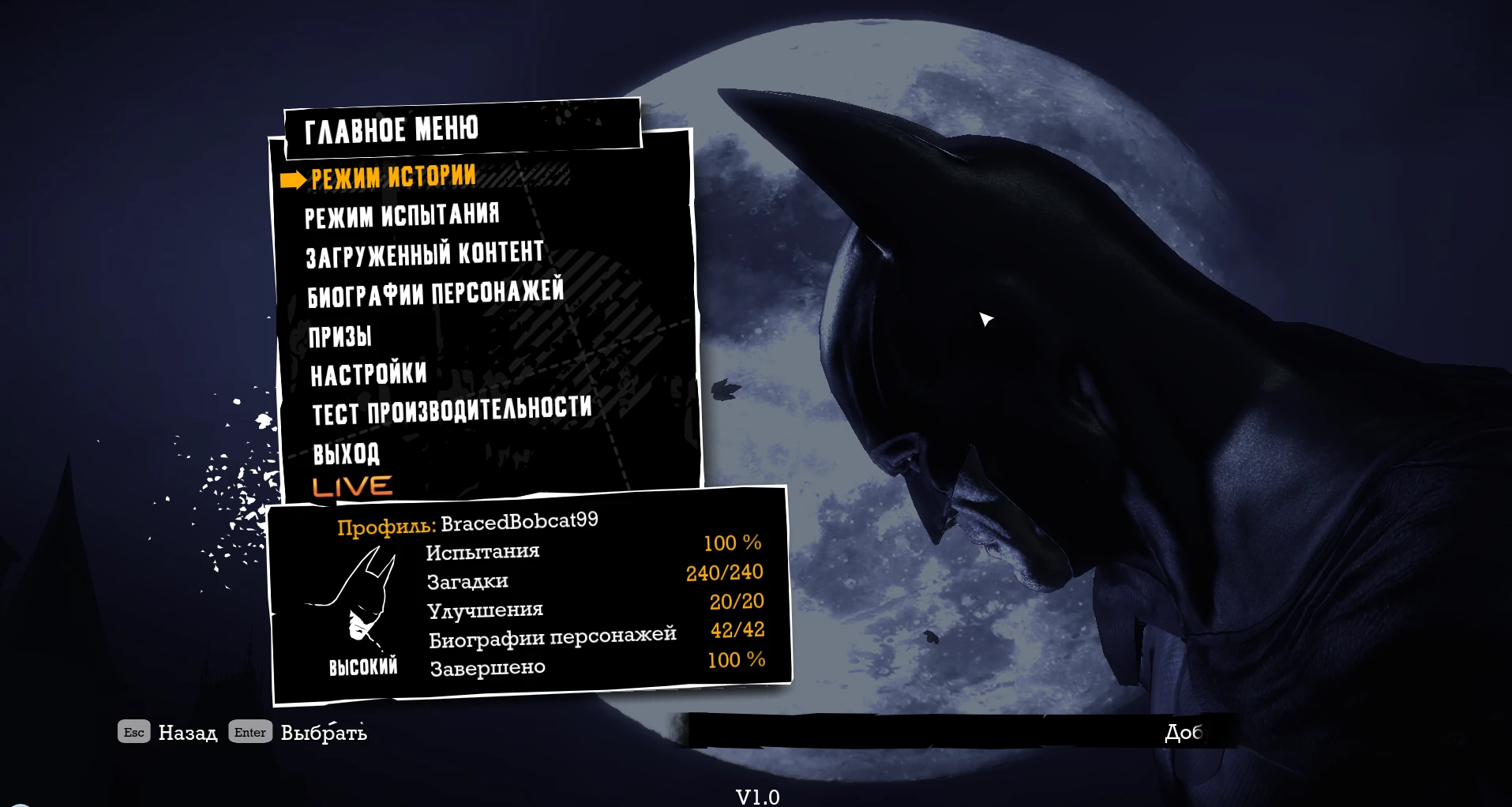The image size is (1512, 807).
Task: Select ВЫХОД to exit the game
Action: coord(345,453)
